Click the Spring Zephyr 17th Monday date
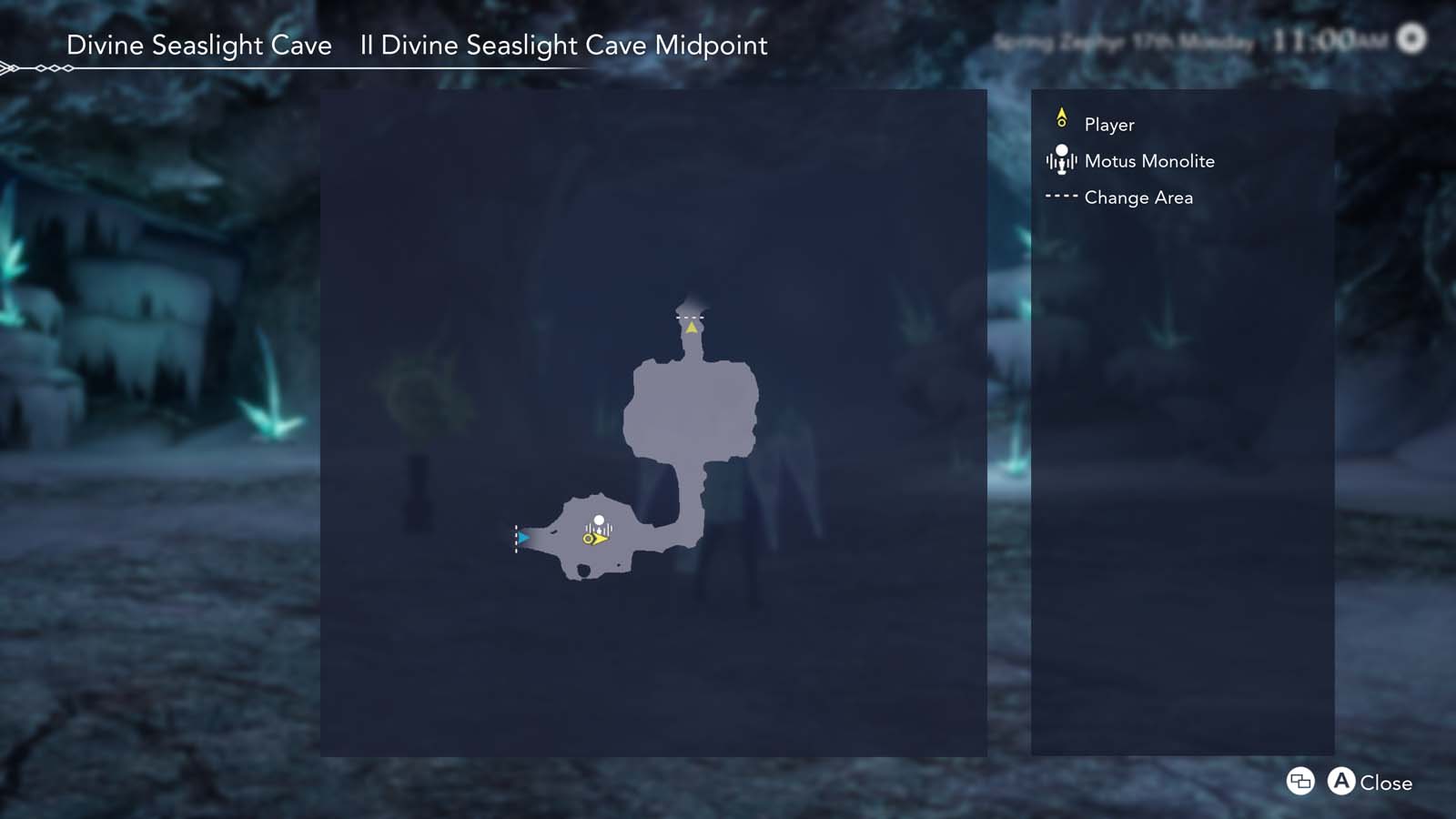Image resolution: width=1456 pixels, height=819 pixels. click(x=1123, y=40)
